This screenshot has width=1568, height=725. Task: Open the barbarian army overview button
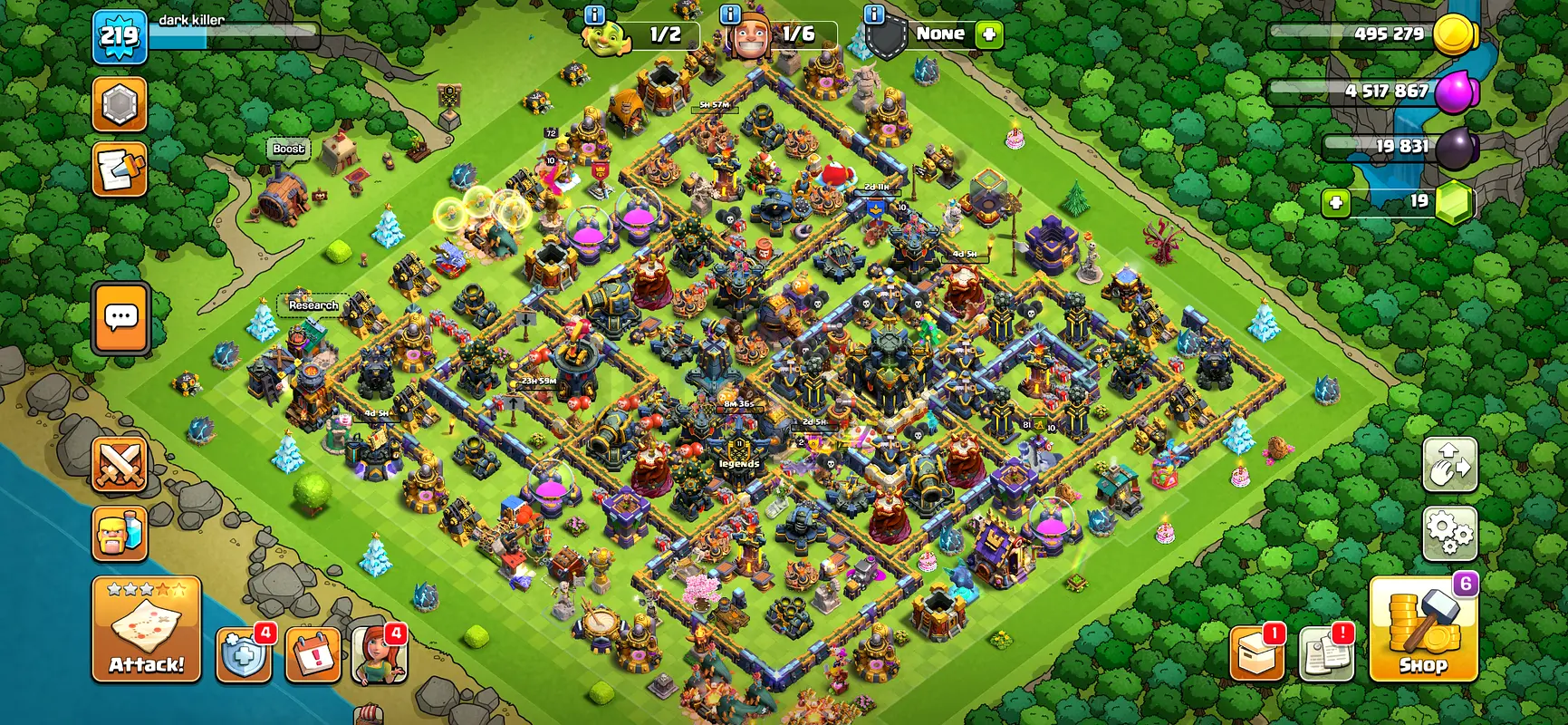pyautogui.click(x=120, y=533)
